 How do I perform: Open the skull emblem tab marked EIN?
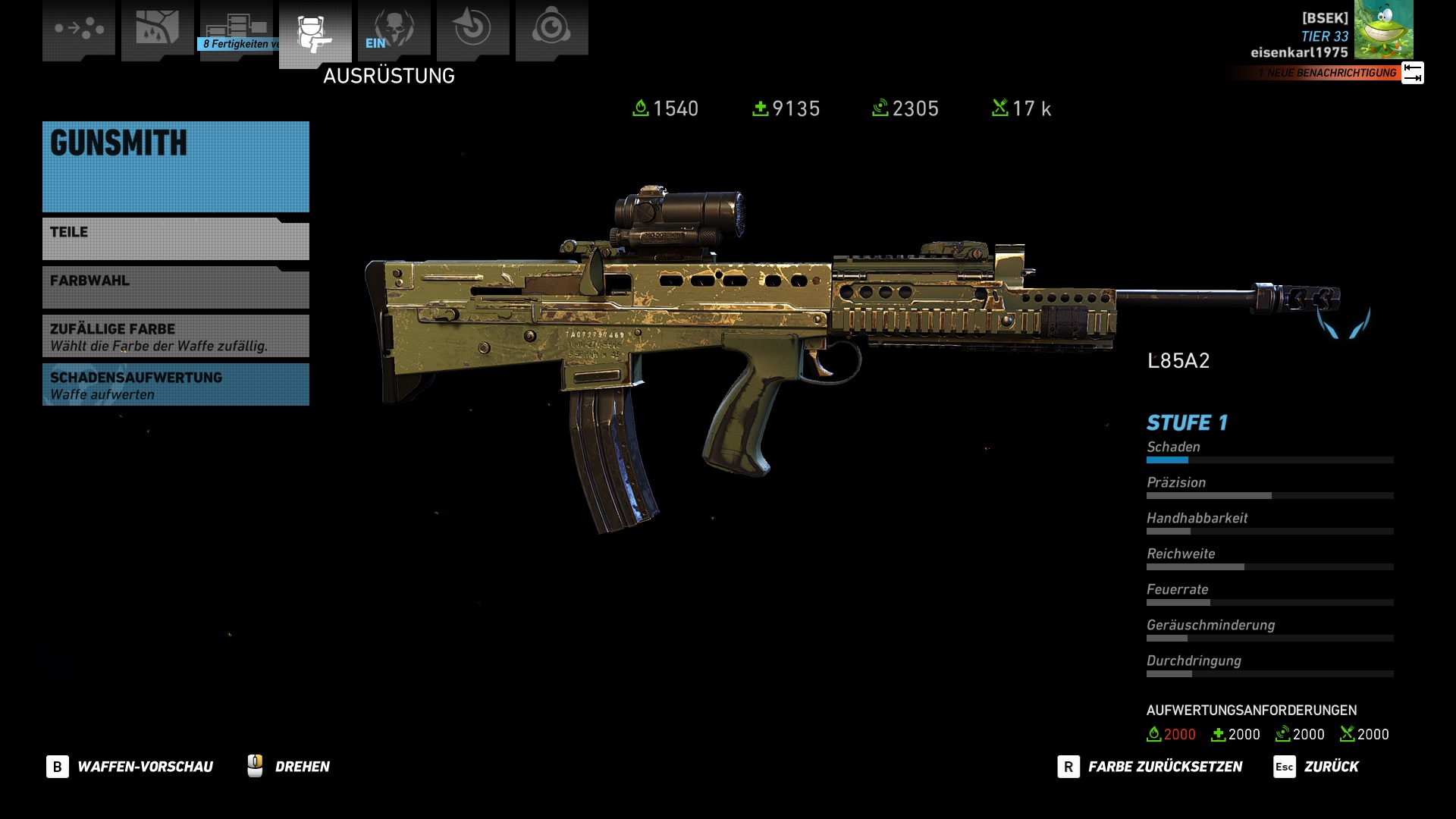click(x=394, y=29)
